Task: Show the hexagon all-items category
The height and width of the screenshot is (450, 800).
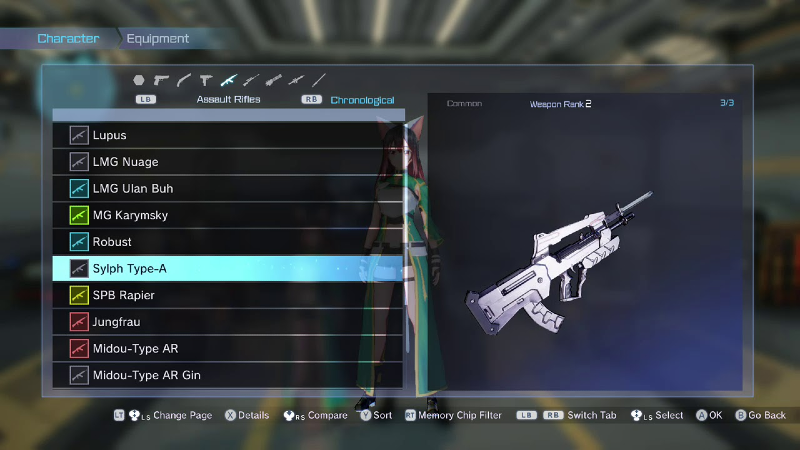Action: (x=139, y=80)
